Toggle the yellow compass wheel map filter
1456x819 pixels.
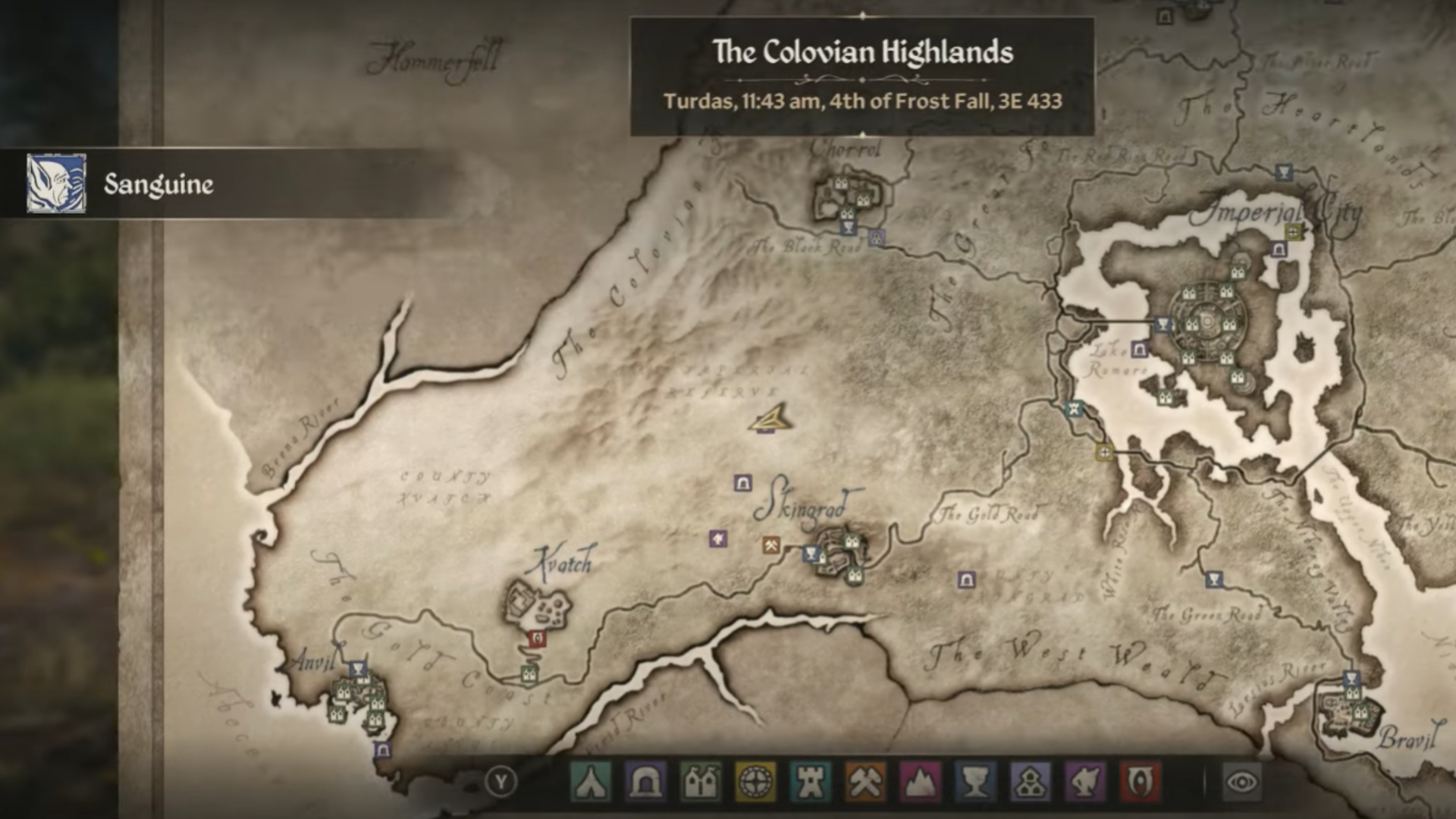click(x=755, y=782)
